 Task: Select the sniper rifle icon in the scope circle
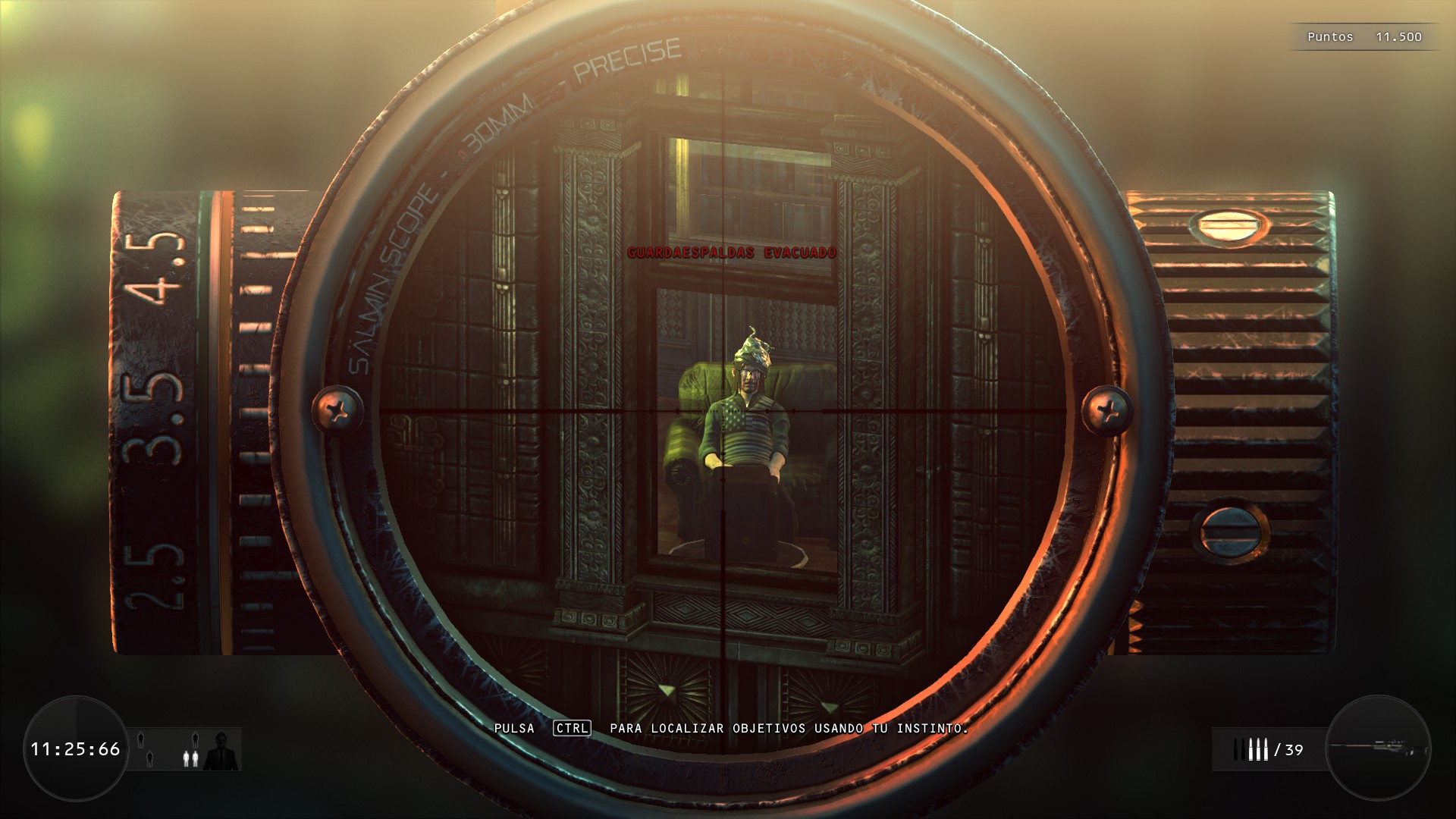1380,747
